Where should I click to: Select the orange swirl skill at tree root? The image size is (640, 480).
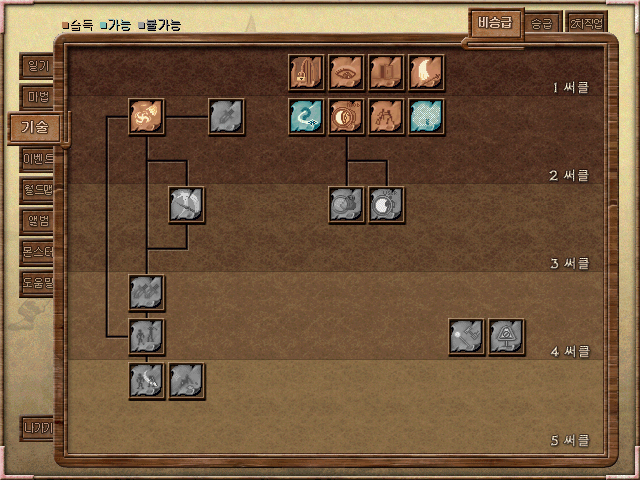(x=147, y=117)
